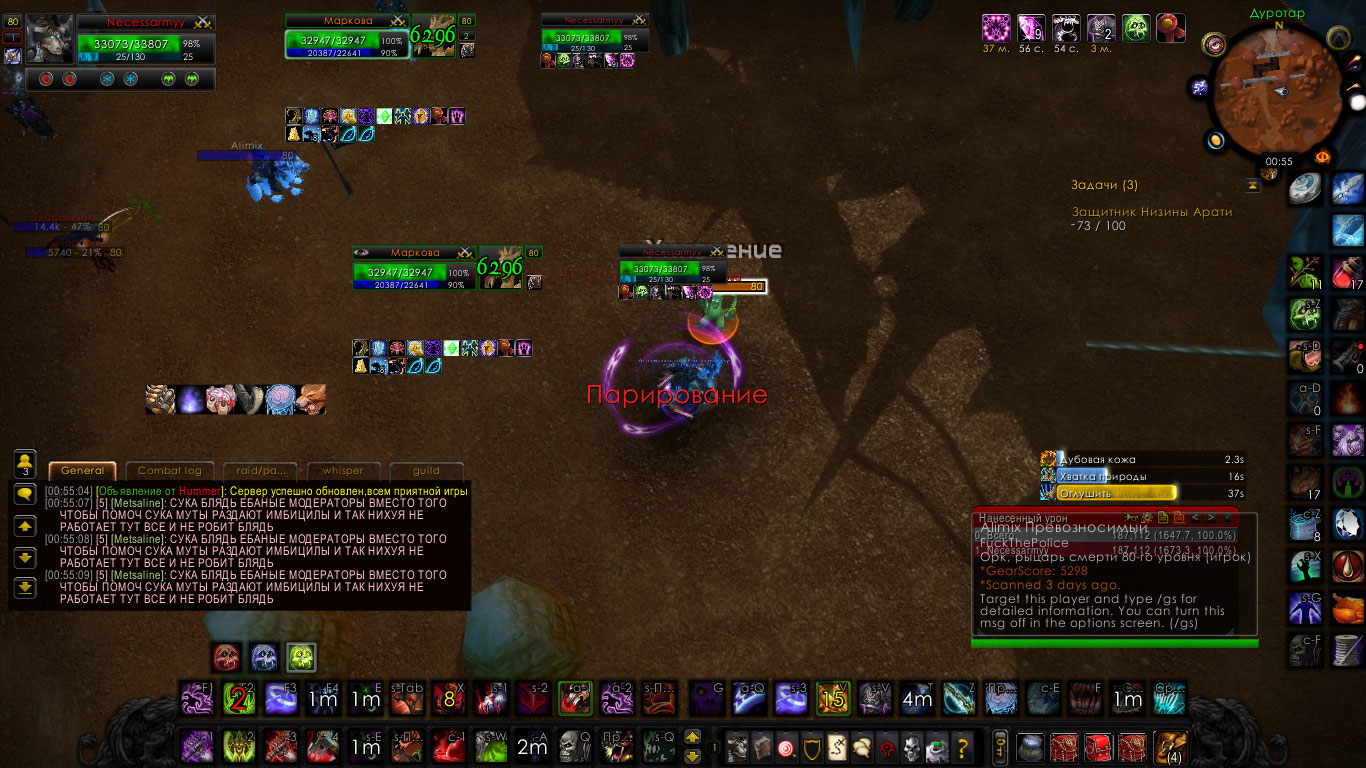Collapse the Задачи objectives tracker

point(1252,185)
